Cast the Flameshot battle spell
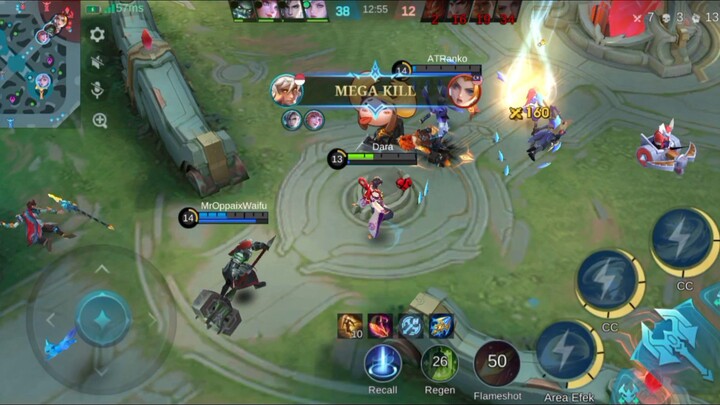Viewport: 720px width, 405px height. tap(497, 363)
